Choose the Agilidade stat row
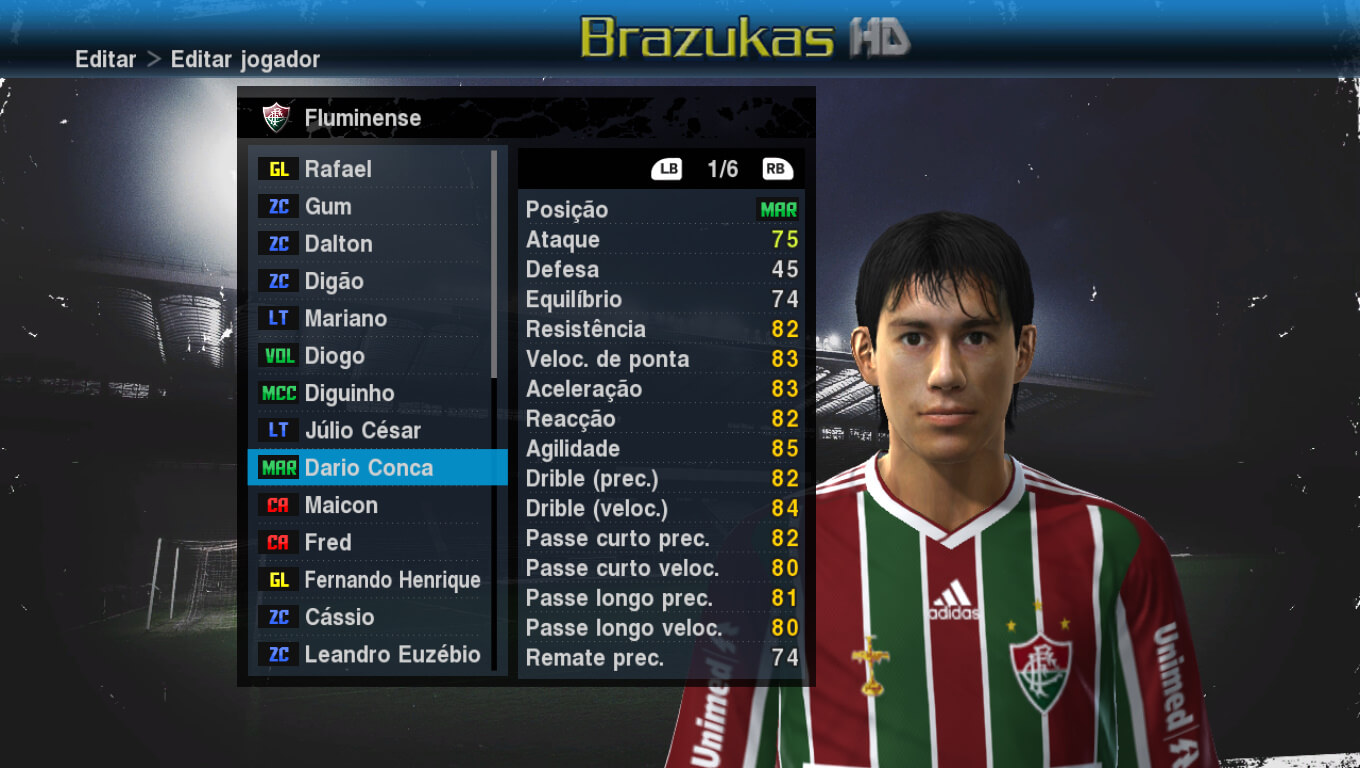Viewport: 1360px width, 768px height. (x=661, y=449)
